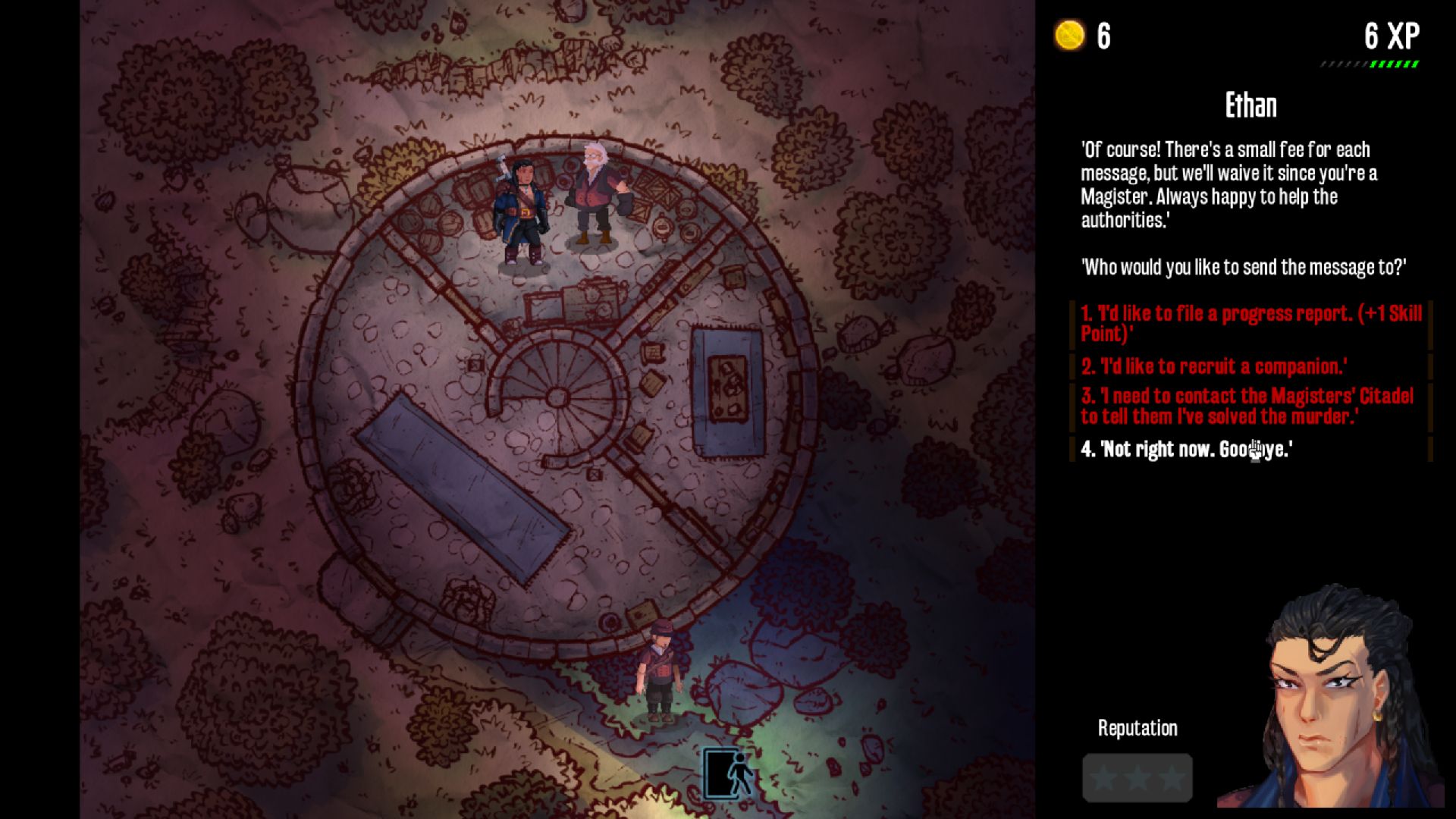This screenshot has width=1456, height=819.
Task: Click the exit door icon
Action: (728, 773)
